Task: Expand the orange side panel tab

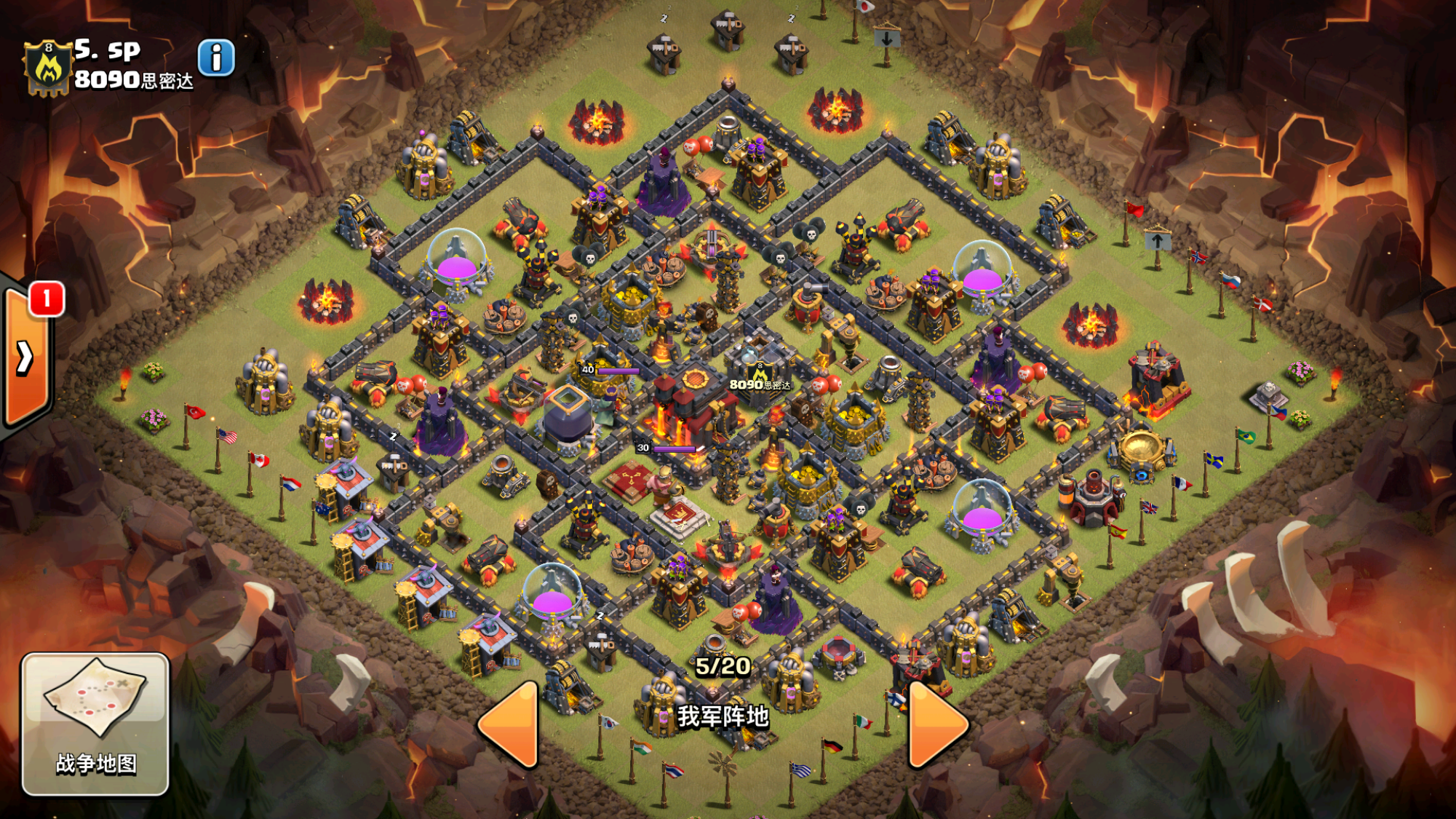Action: tap(25, 357)
